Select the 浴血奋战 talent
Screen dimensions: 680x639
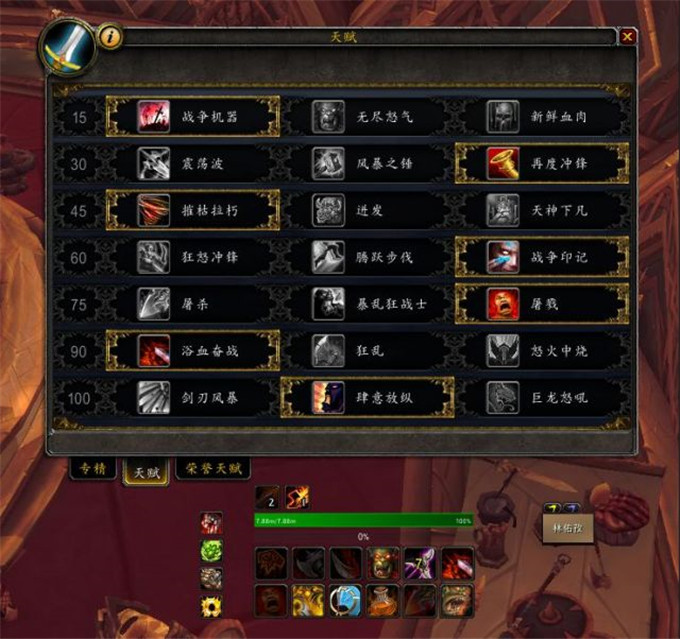pyautogui.click(x=192, y=351)
